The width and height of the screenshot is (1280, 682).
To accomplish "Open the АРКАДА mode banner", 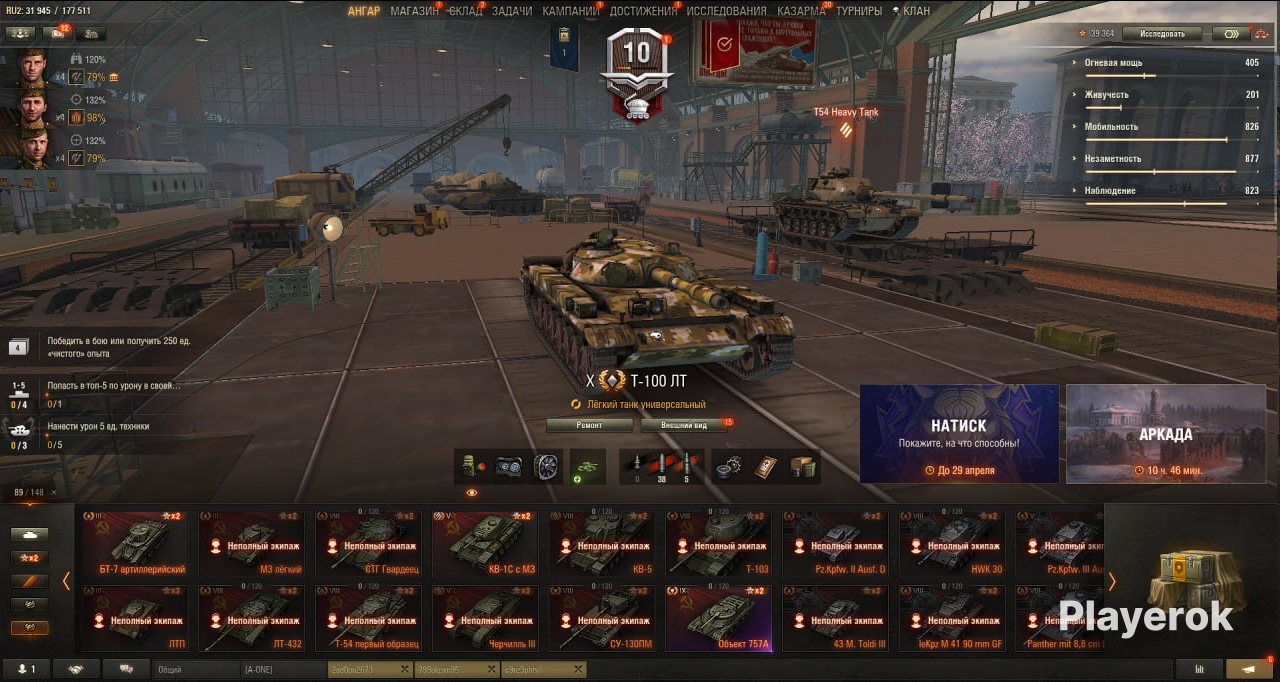I will [x=1165, y=434].
